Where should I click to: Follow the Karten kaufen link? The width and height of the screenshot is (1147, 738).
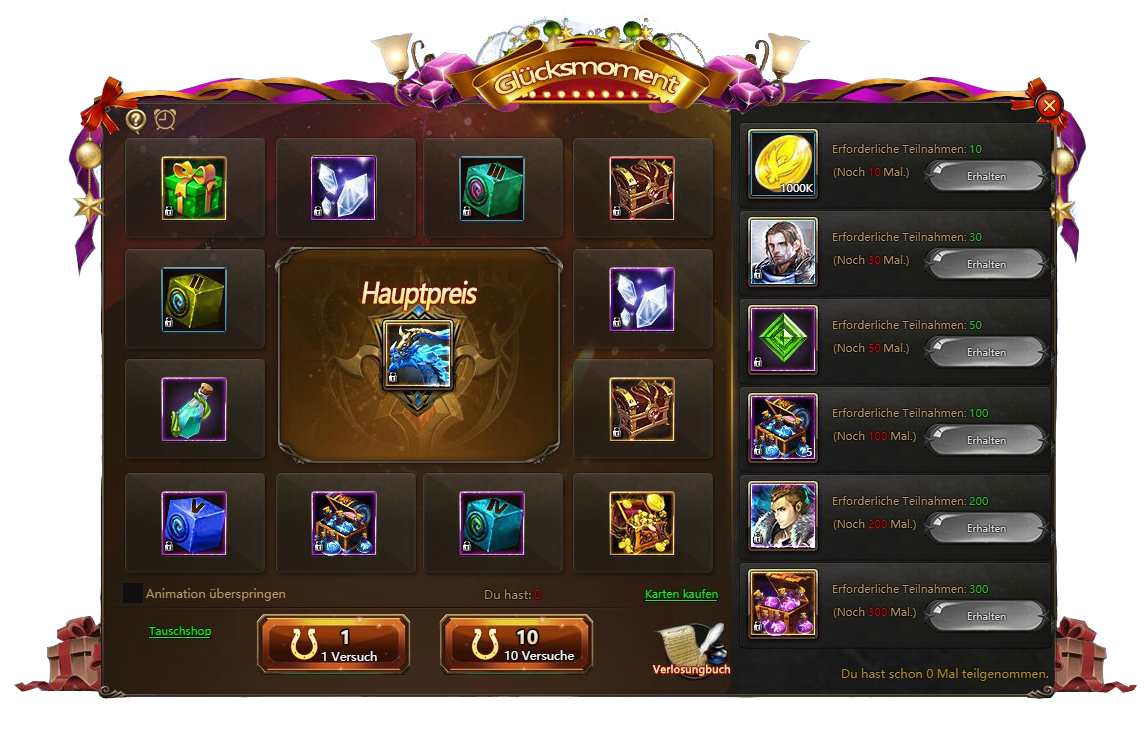681,594
